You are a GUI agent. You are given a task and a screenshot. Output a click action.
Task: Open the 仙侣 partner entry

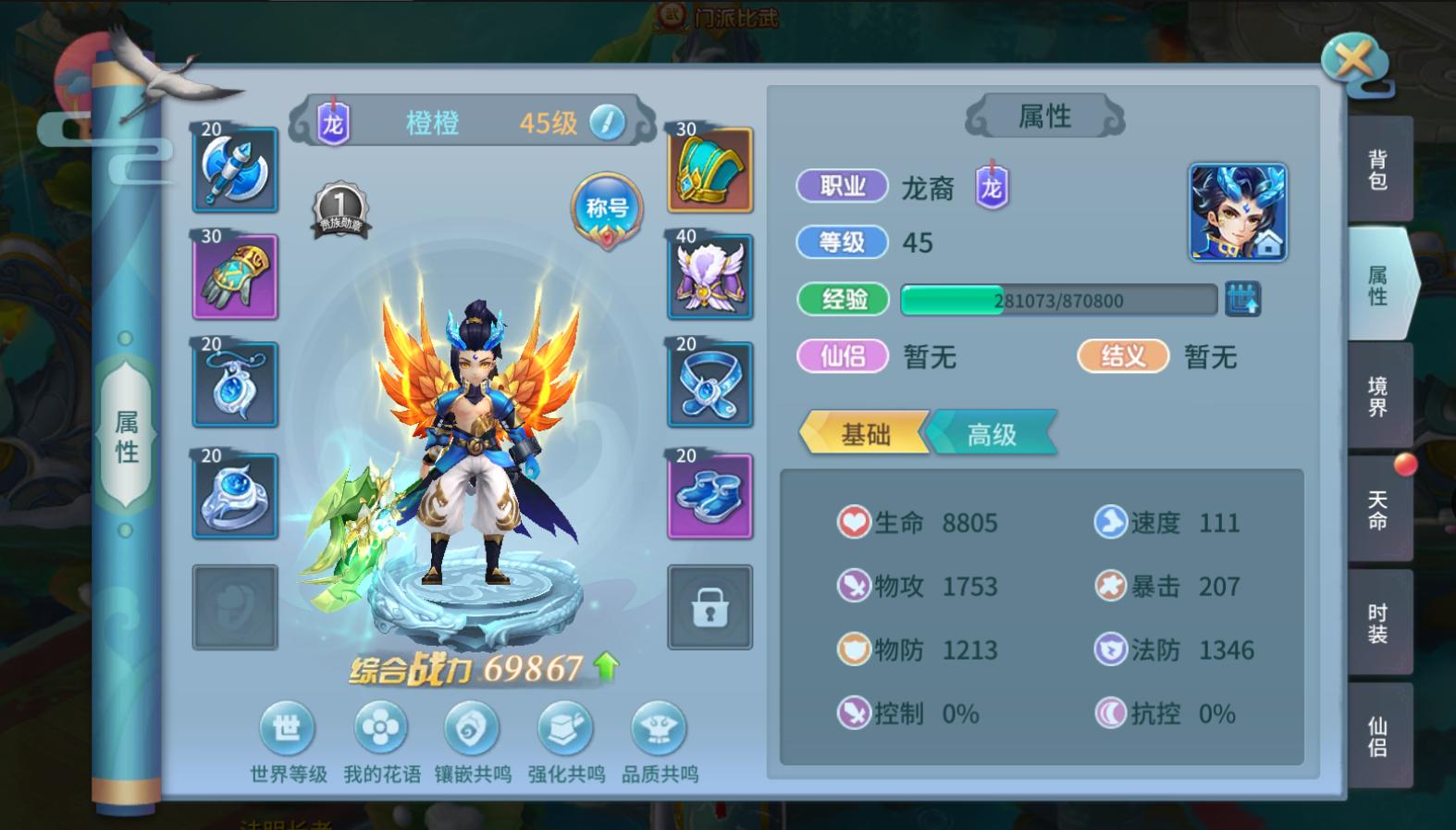(844, 356)
